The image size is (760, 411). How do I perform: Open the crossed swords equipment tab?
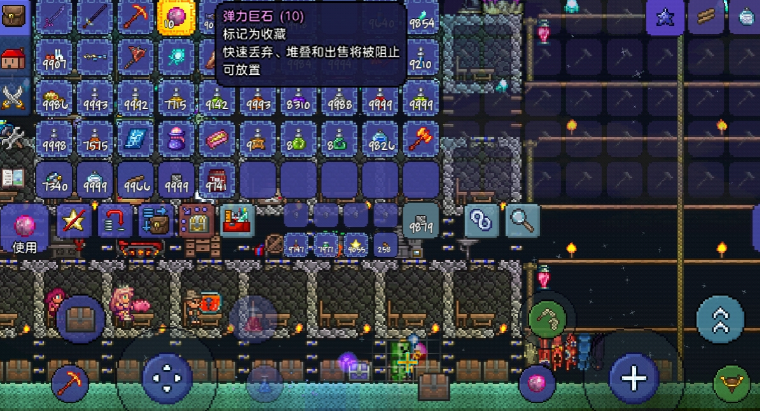click(x=13, y=96)
